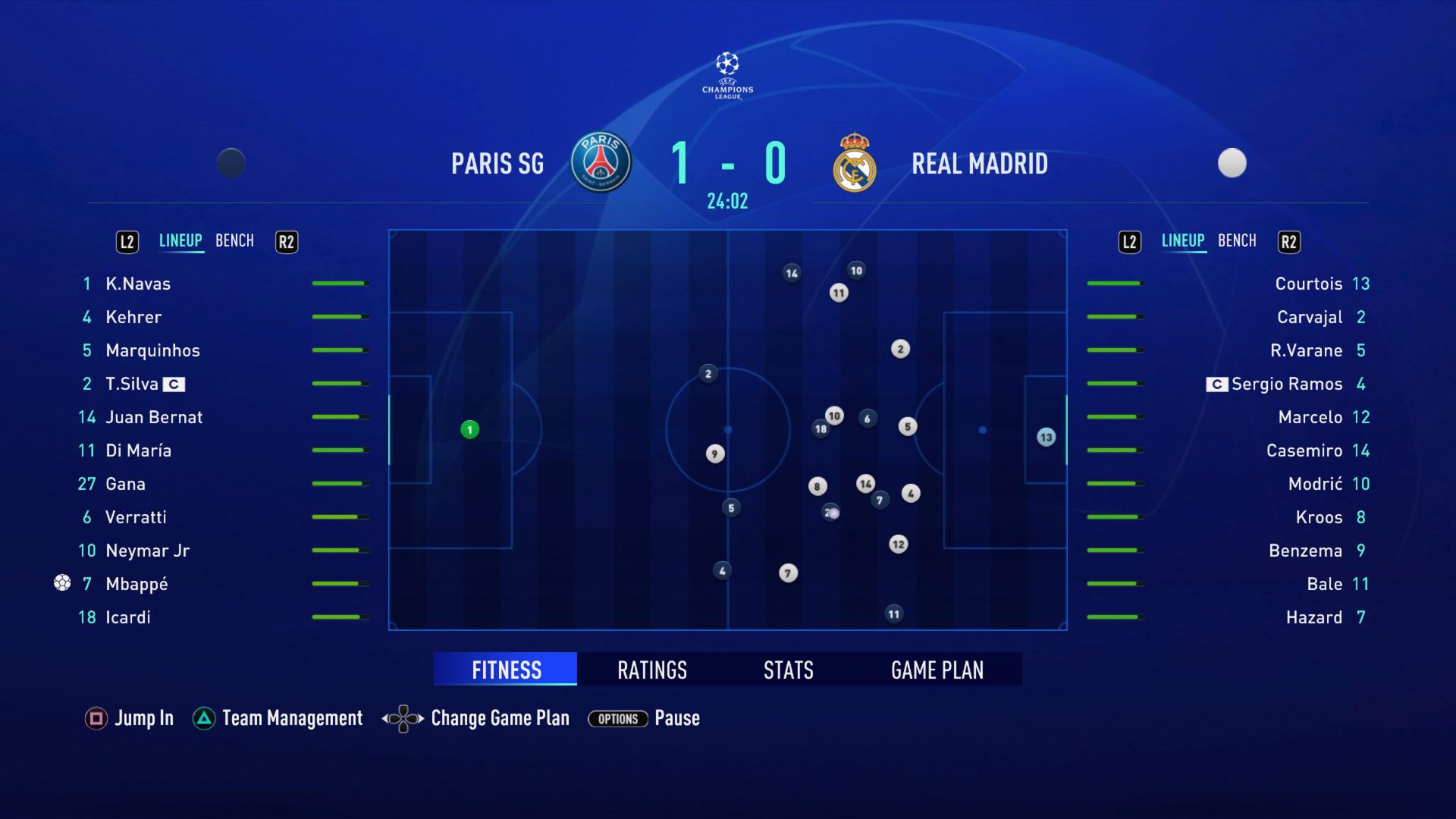The height and width of the screenshot is (819, 1456).
Task: Open the STATS tab
Action: pos(788,670)
